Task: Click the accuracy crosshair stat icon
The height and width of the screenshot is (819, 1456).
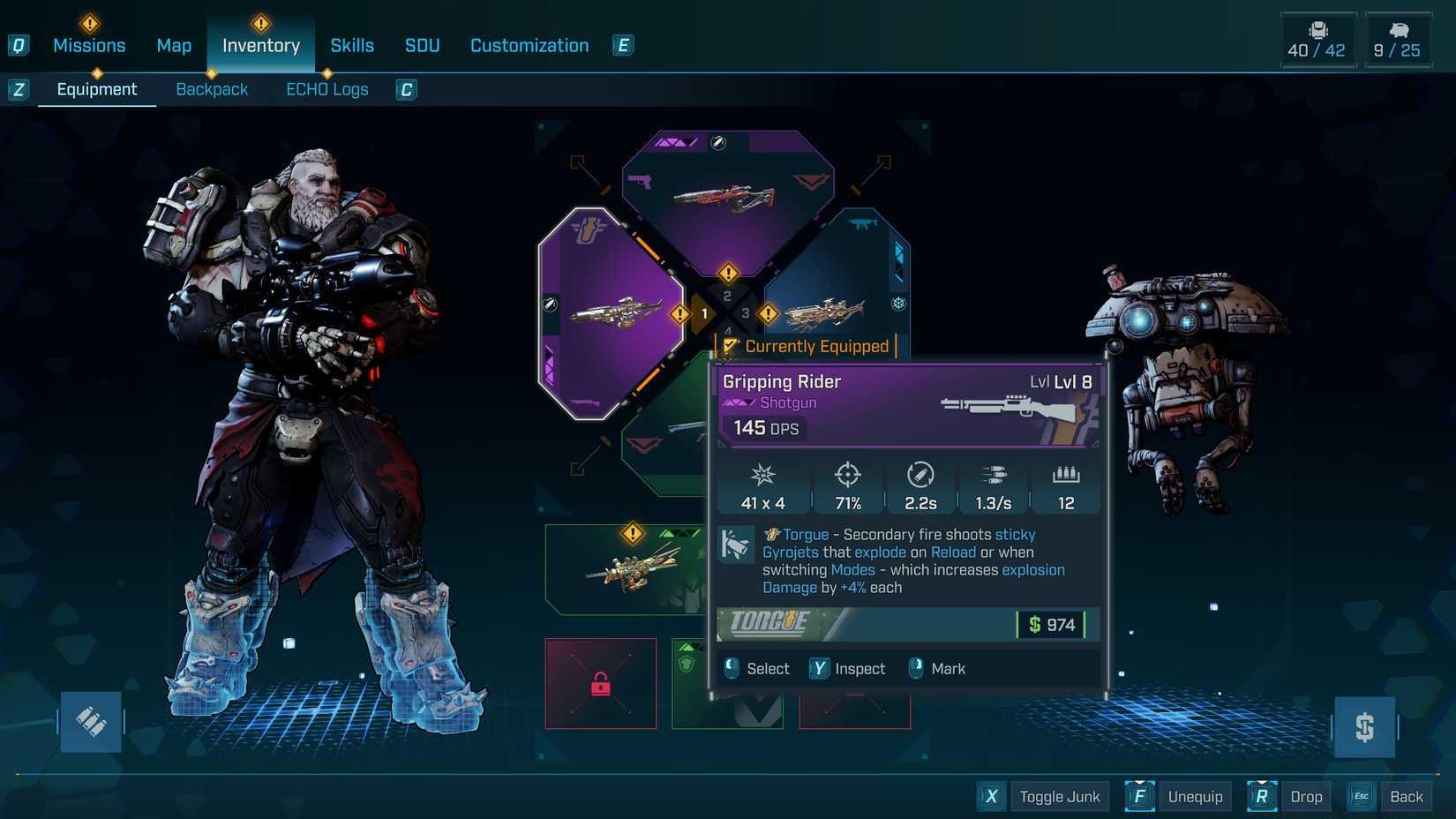Action: 848,477
